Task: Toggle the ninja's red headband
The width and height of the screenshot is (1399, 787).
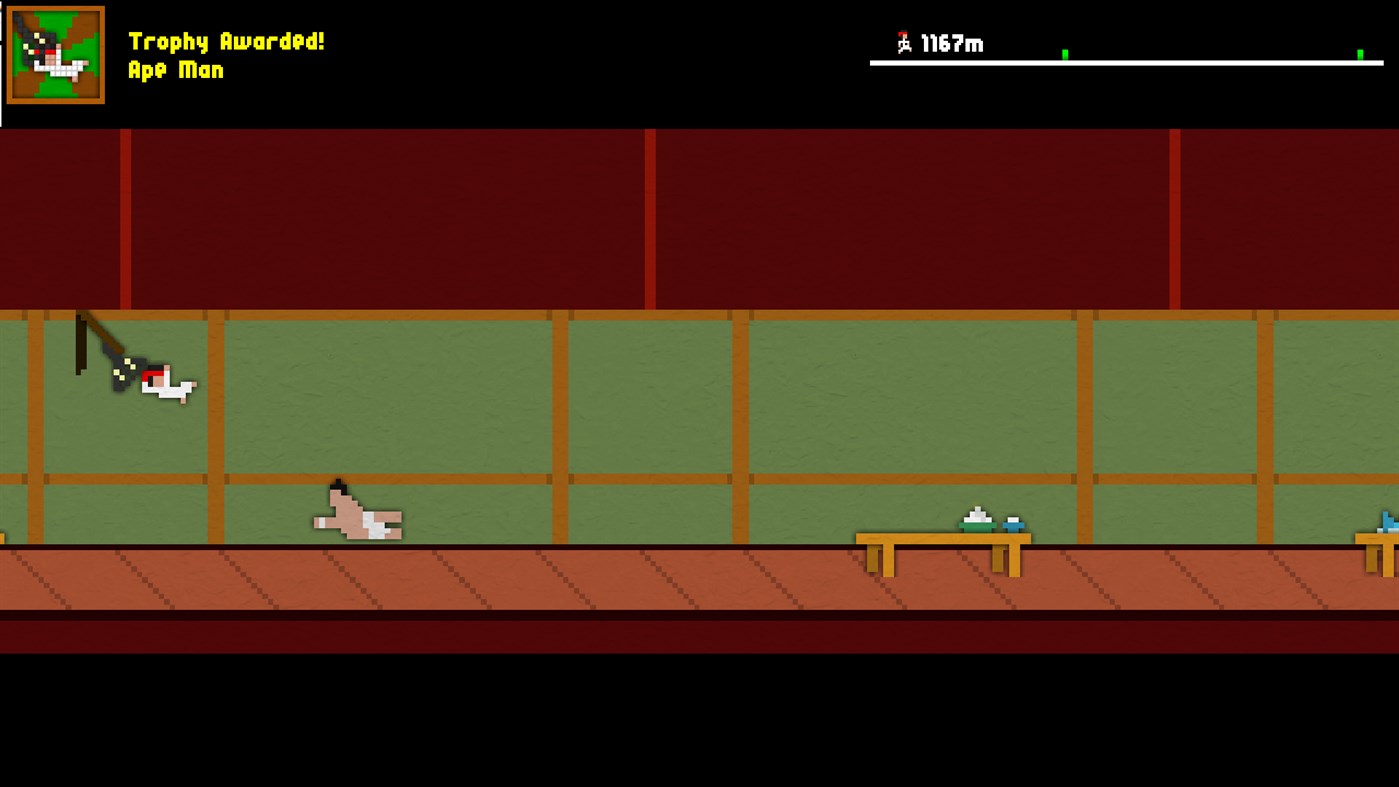Action: pos(152,375)
